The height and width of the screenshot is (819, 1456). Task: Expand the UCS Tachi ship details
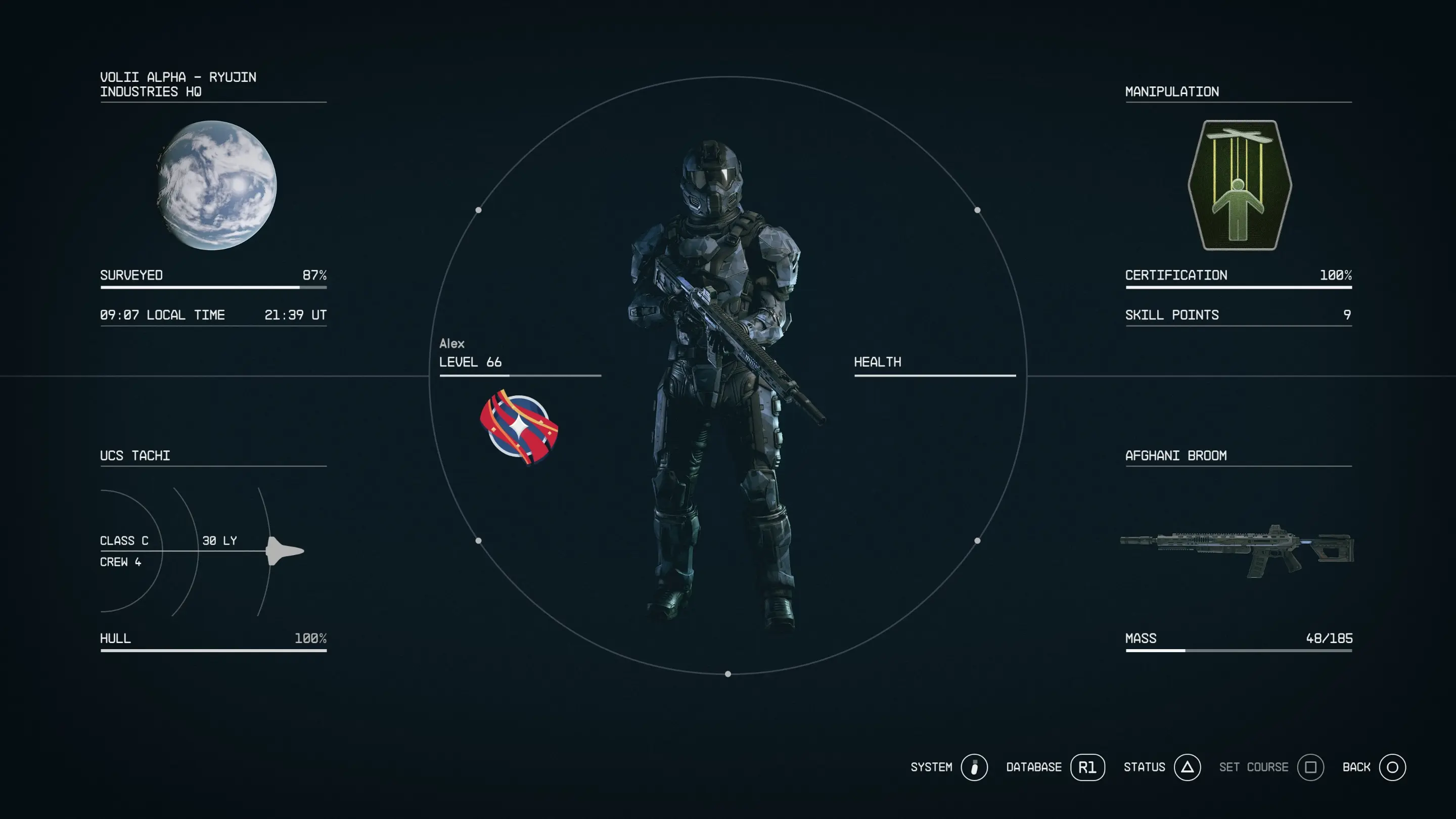click(134, 455)
